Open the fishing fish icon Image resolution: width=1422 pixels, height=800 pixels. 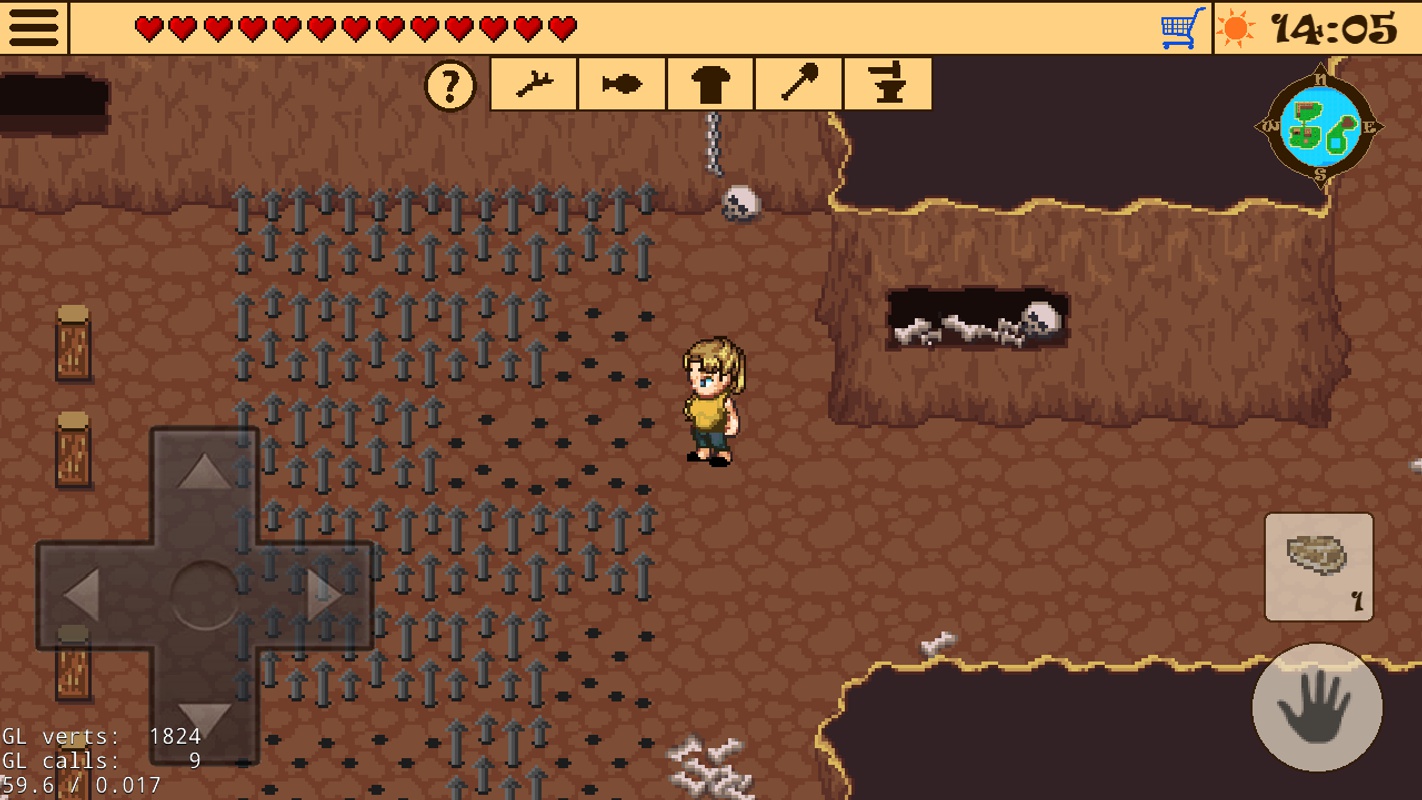(622, 84)
